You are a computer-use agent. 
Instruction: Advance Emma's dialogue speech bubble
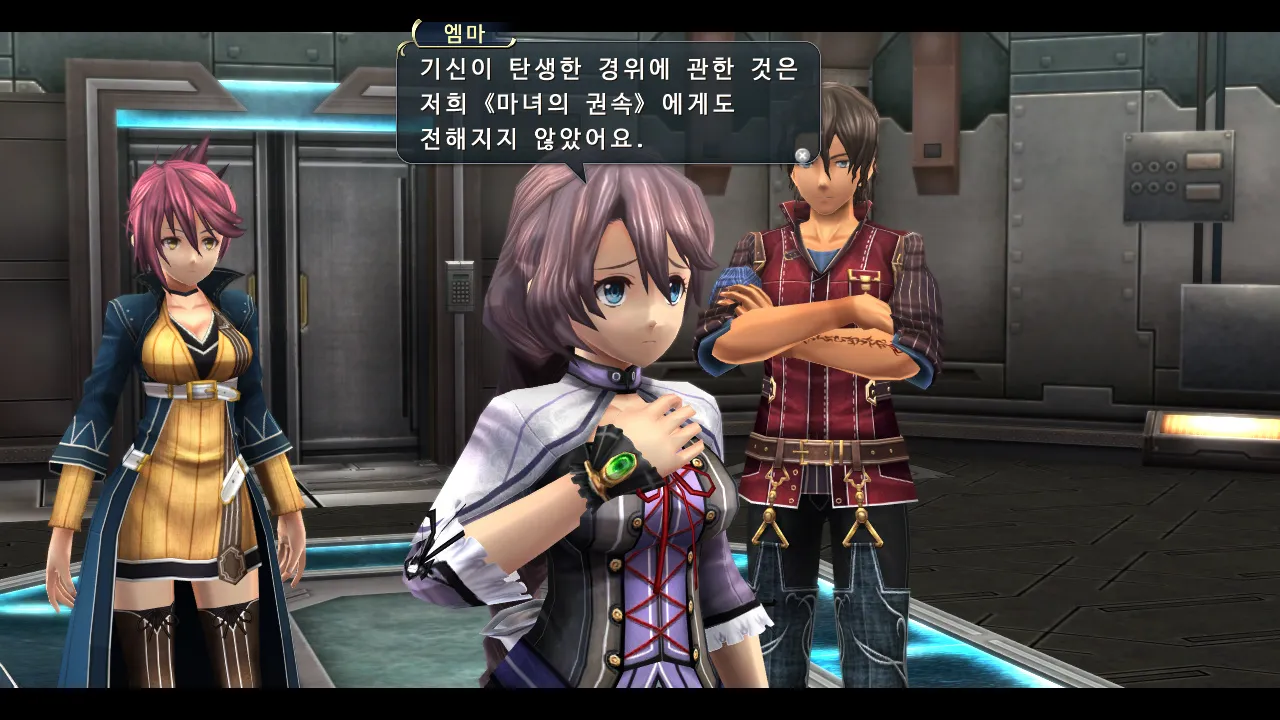607,104
